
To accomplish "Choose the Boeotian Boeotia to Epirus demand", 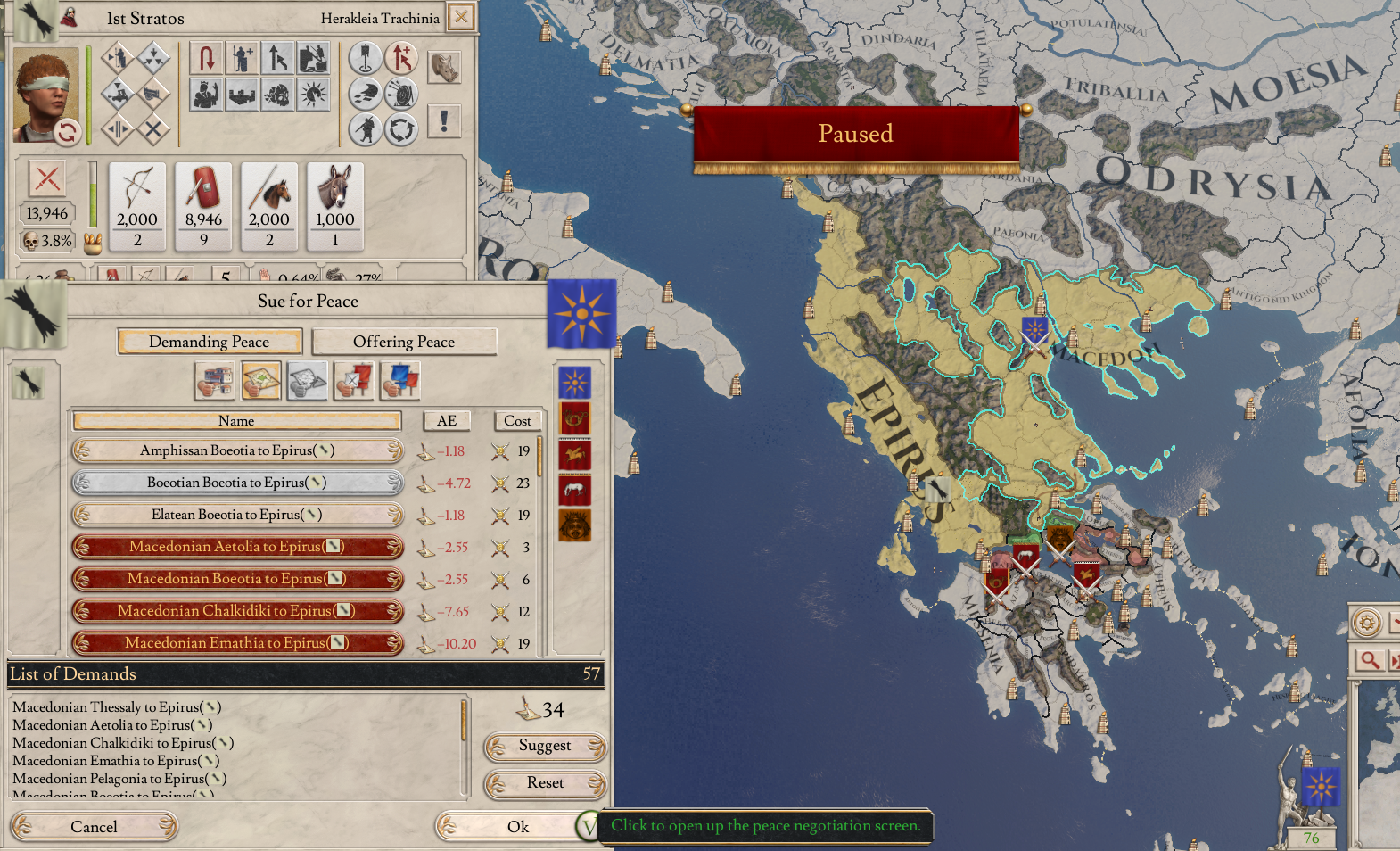I will (237, 483).
